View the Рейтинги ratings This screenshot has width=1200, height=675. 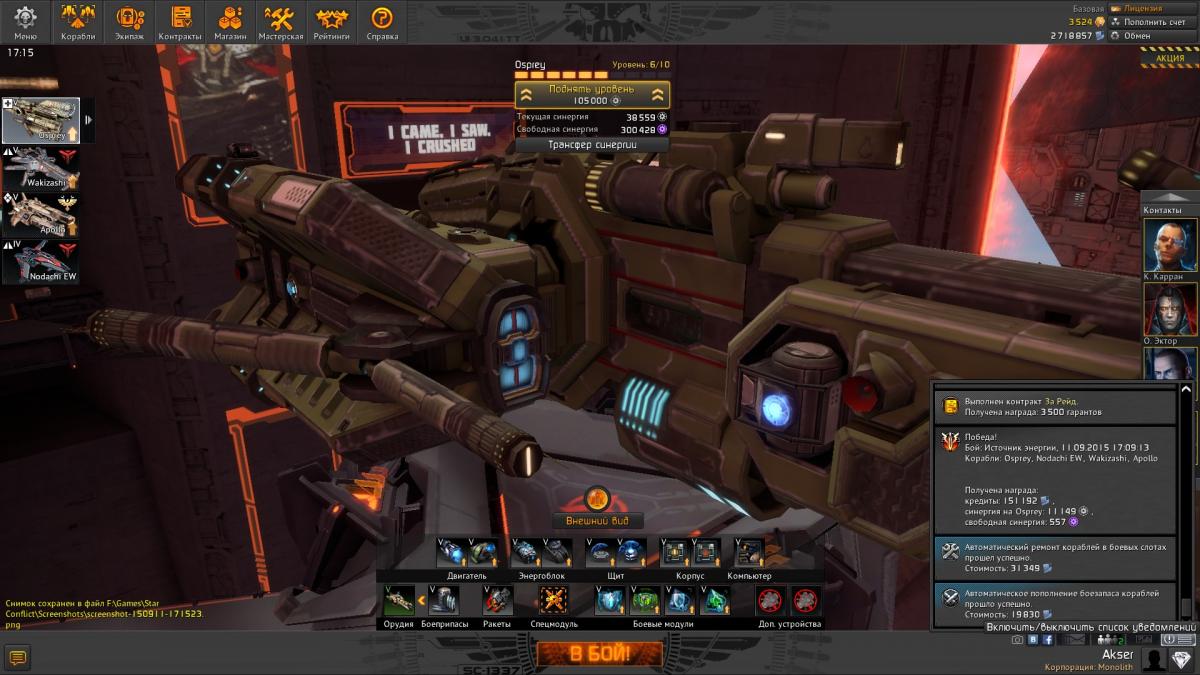coord(331,22)
